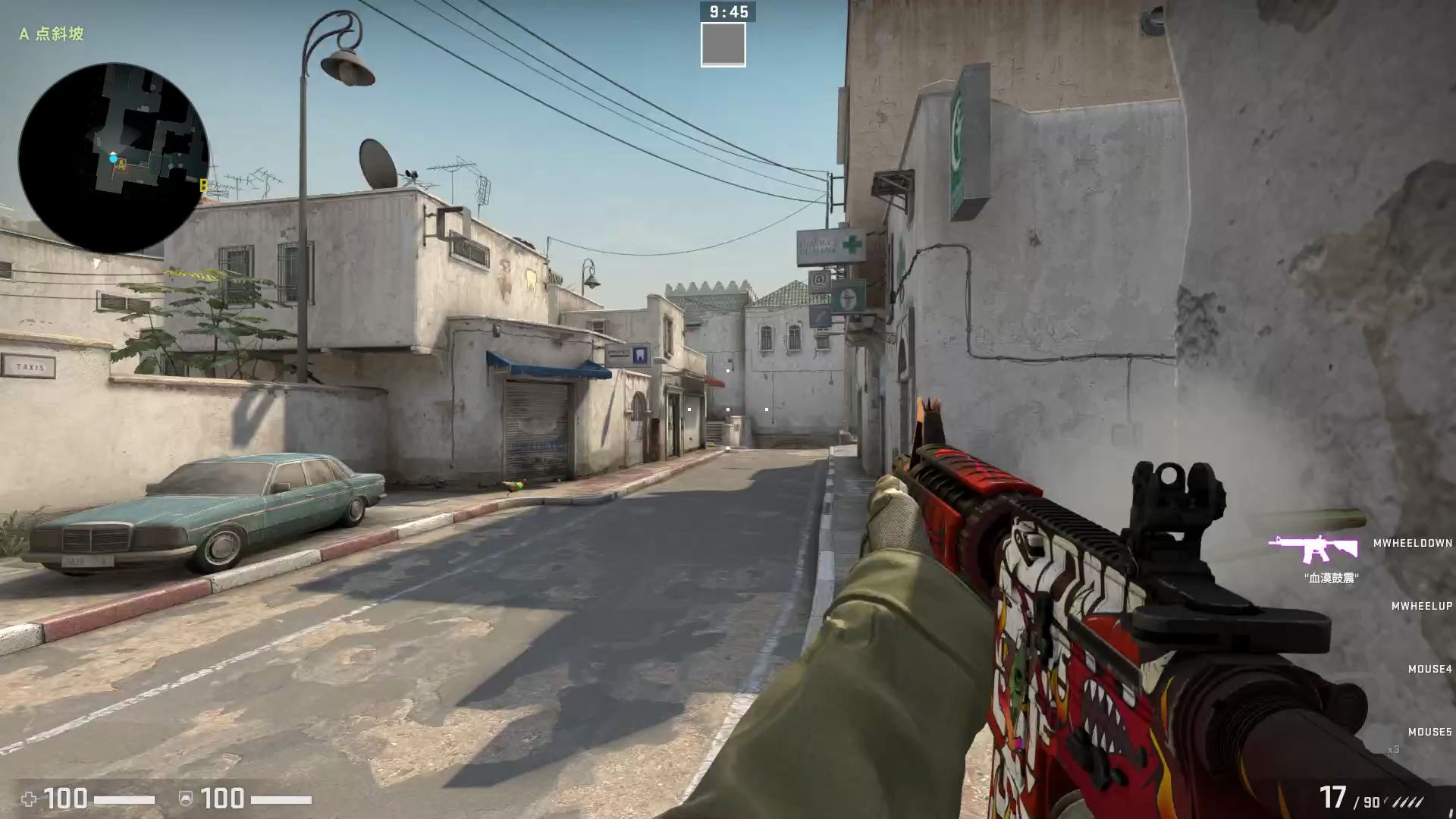This screenshot has height=819, width=1456.
Task: Click the health cross icon bottom left
Action: coord(29,799)
